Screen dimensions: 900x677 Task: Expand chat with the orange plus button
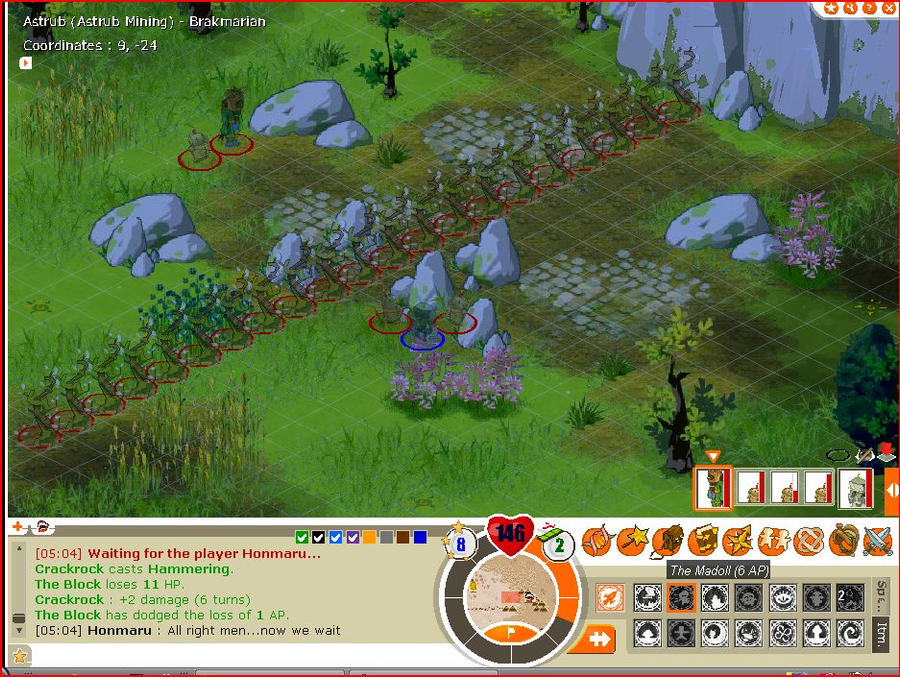pyautogui.click(x=17, y=526)
